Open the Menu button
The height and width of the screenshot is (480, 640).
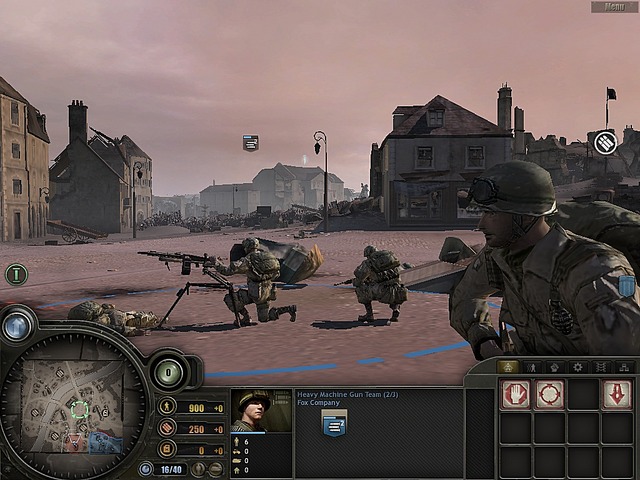[613, 7]
